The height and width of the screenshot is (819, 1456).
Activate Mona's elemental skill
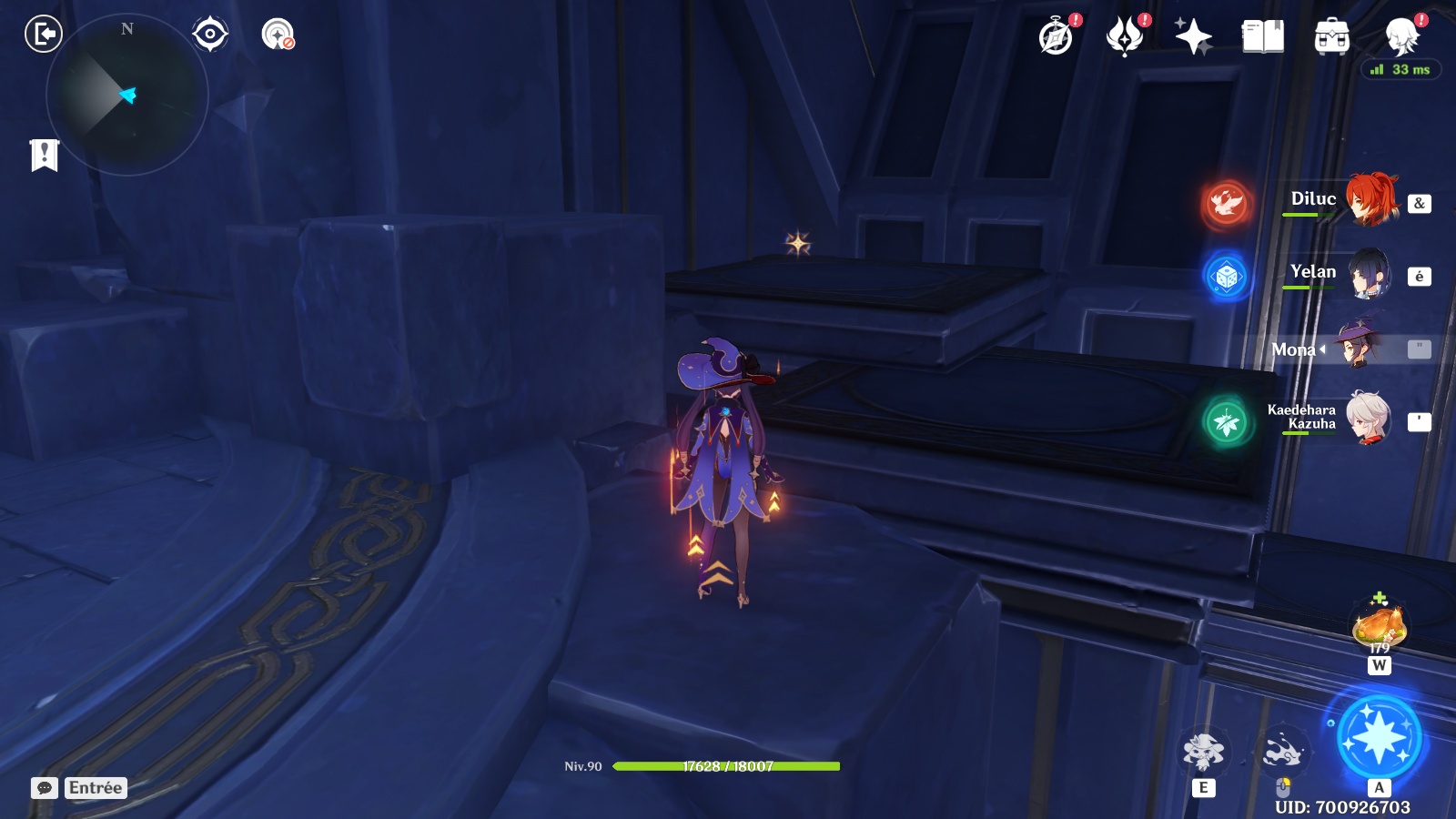tap(1203, 753)
